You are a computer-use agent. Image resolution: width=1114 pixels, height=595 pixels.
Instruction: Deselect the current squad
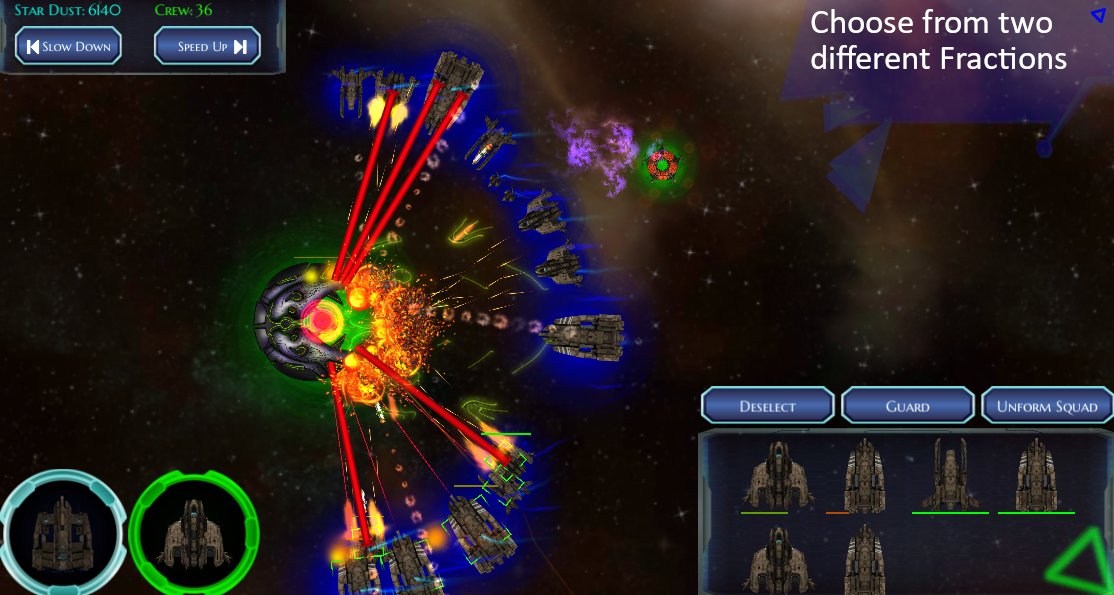[768, 406]
